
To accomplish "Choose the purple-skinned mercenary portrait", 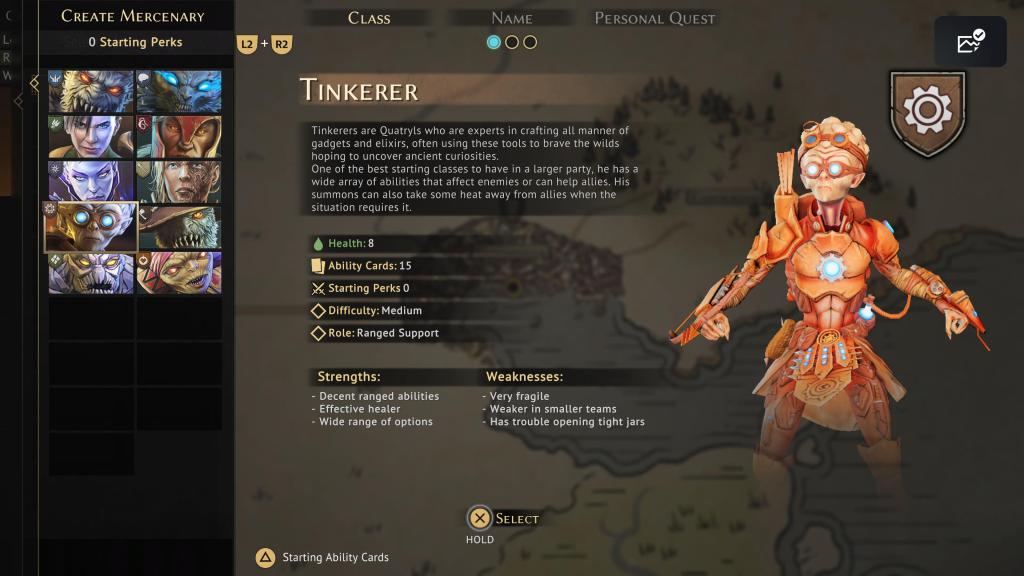I will tap(91, 182).
